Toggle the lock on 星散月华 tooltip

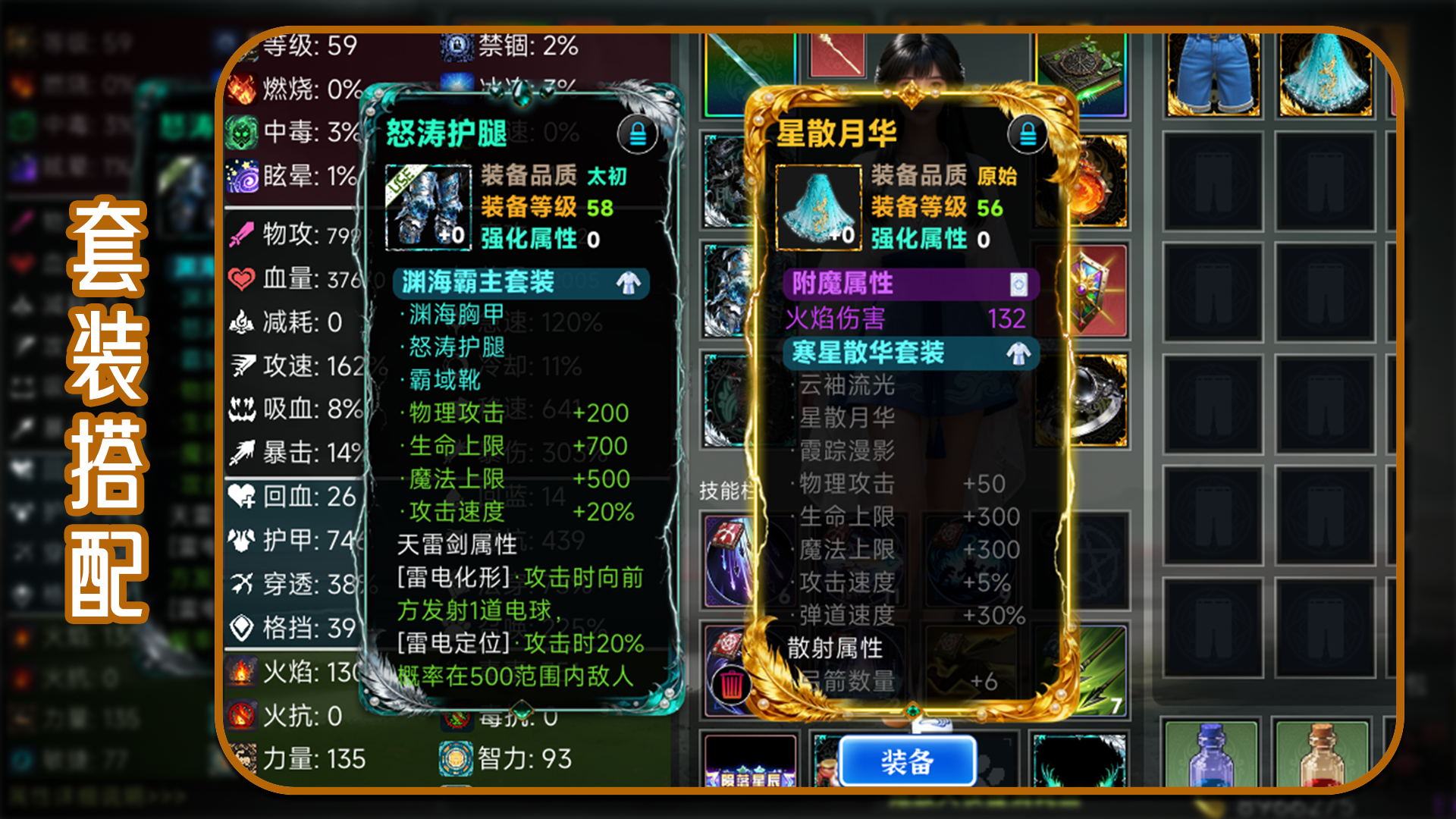click(x=1028, y=133)
